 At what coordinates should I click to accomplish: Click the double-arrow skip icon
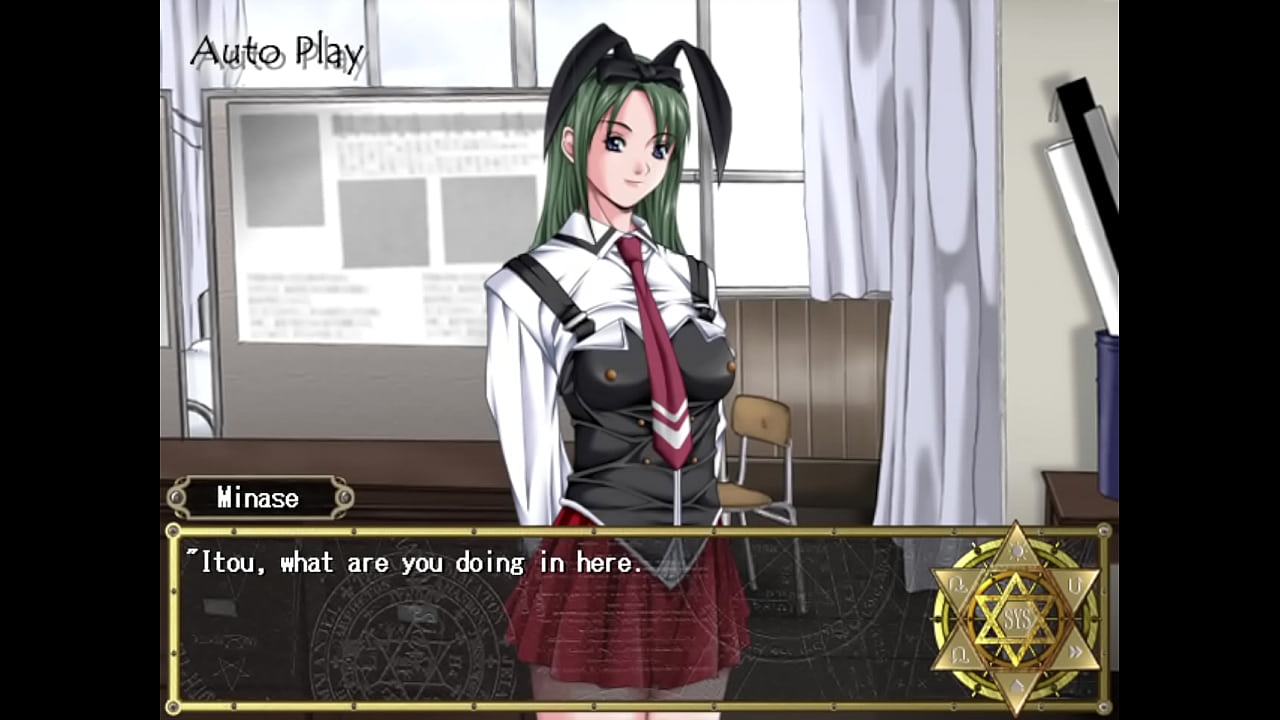(1075, 650)
